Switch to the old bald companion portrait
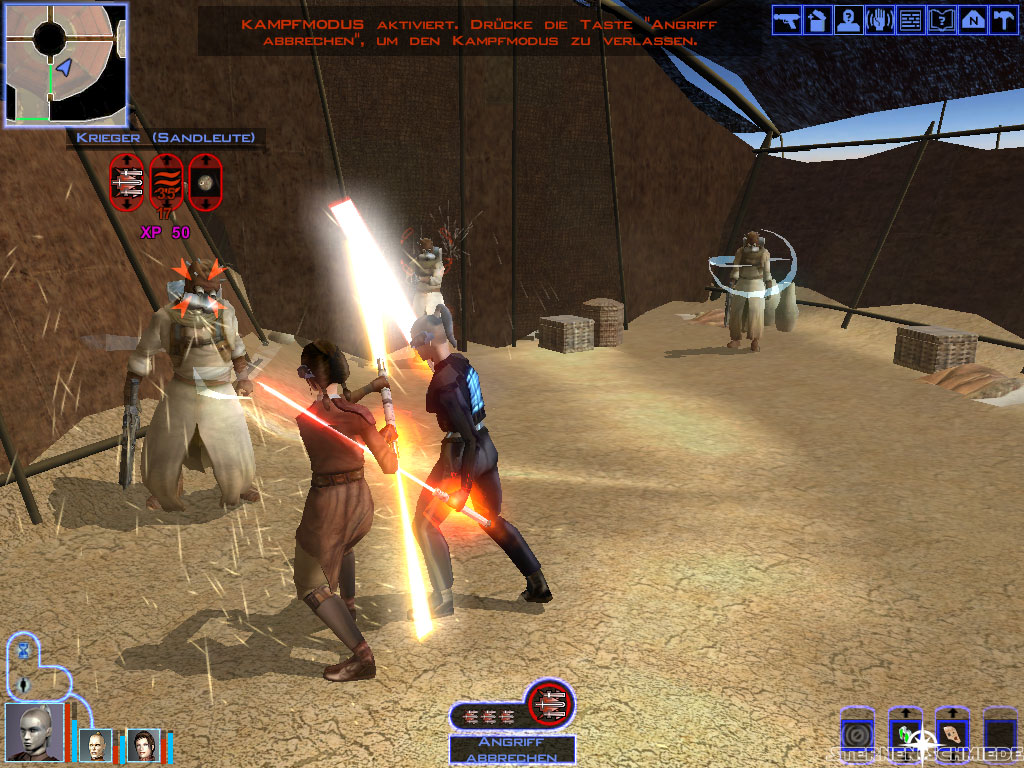Viewport: 1024px width, 768px height. 97,745
